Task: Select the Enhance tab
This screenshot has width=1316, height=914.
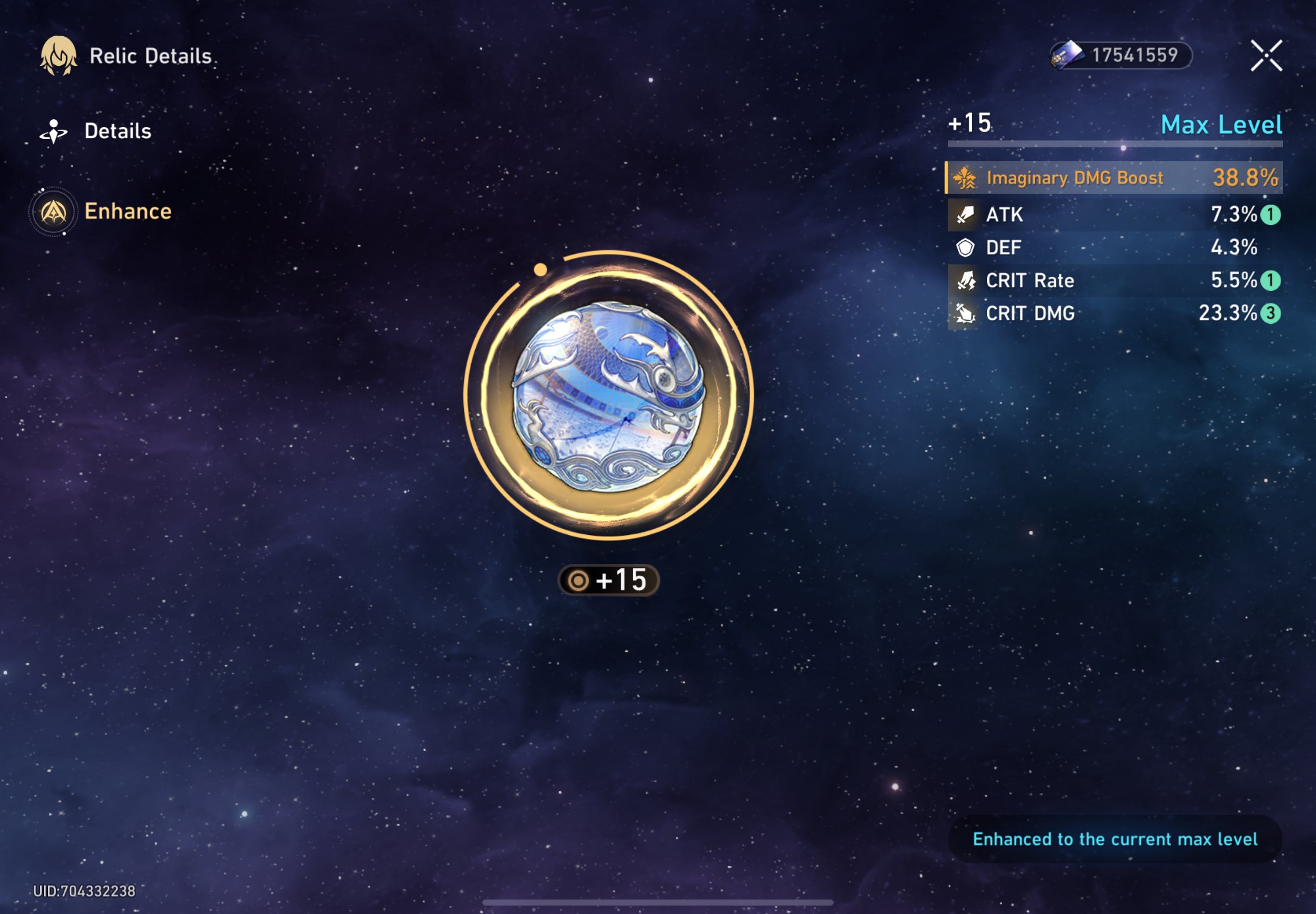Action: [102, 211]
